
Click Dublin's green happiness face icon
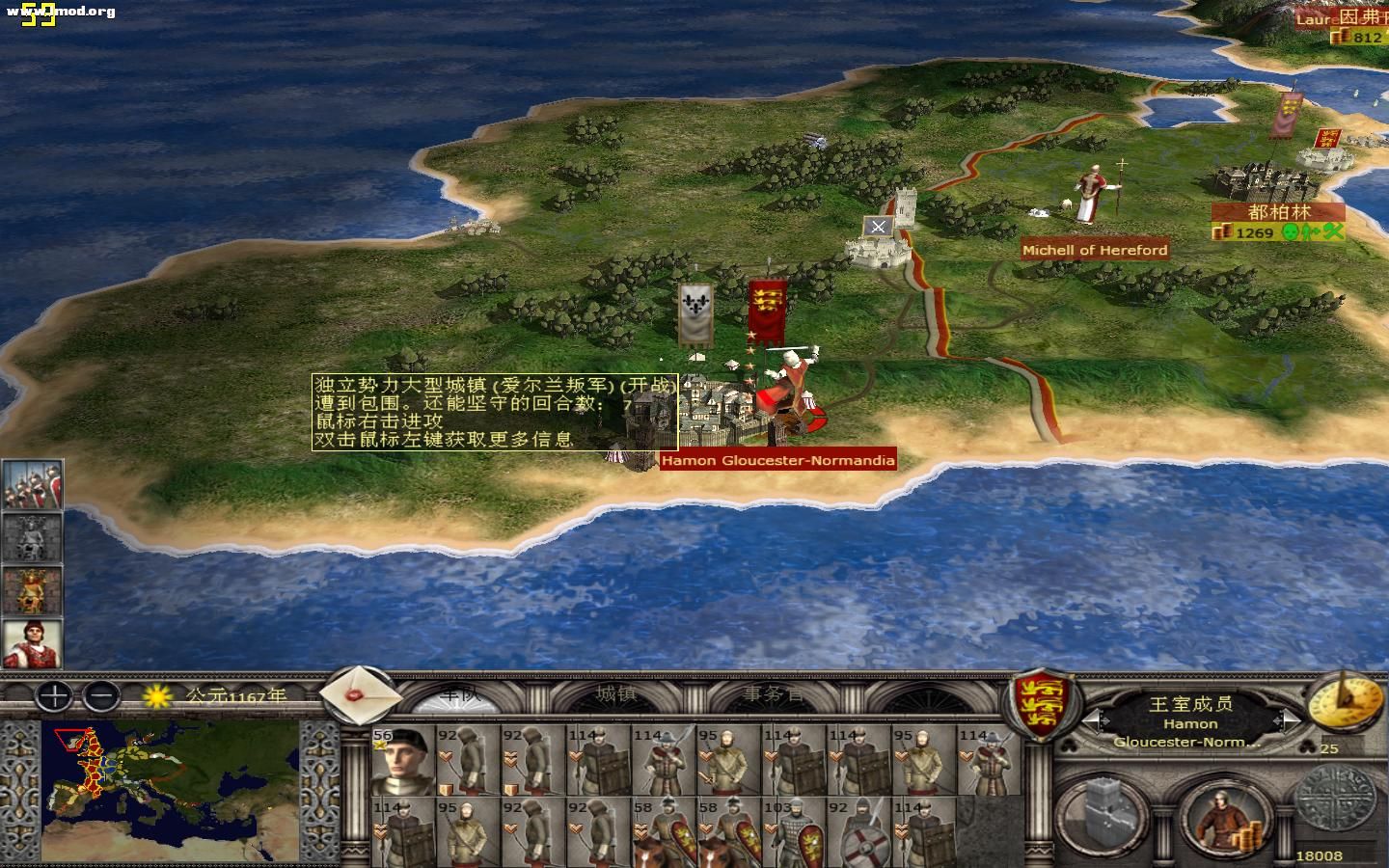point(1291,233)
